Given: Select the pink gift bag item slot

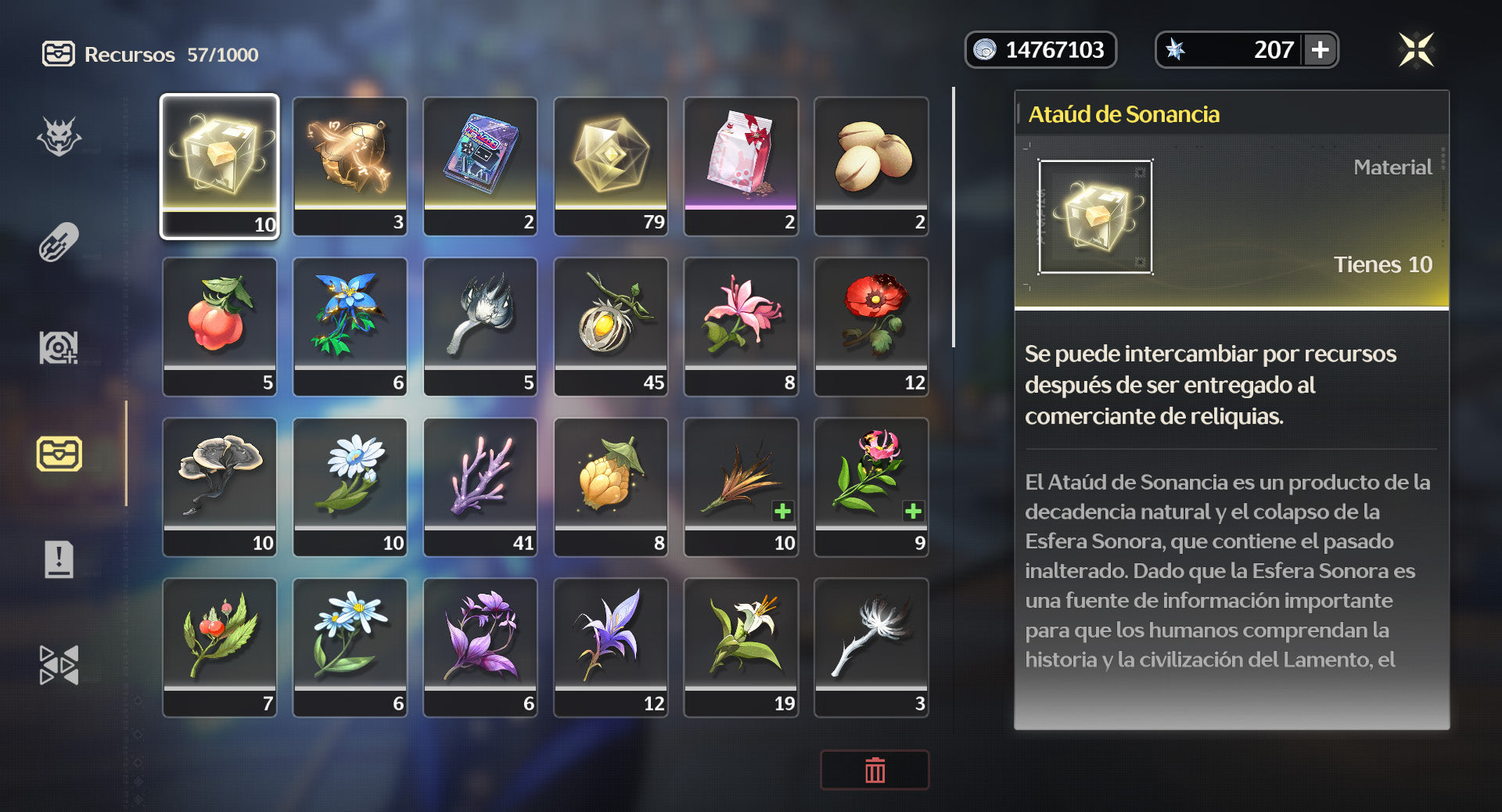Looking at the screenshot, I should [x=741, y=166].
